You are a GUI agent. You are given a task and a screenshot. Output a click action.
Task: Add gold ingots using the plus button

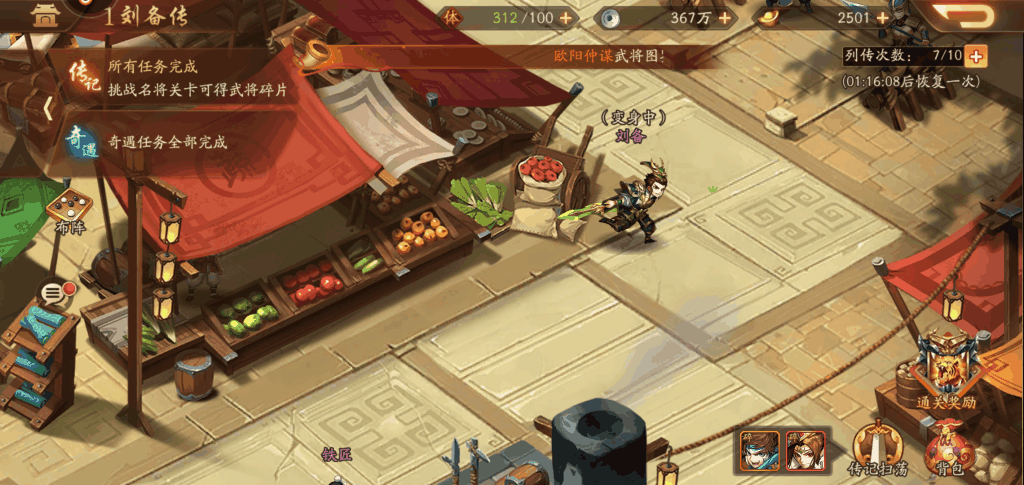[882, 18]
